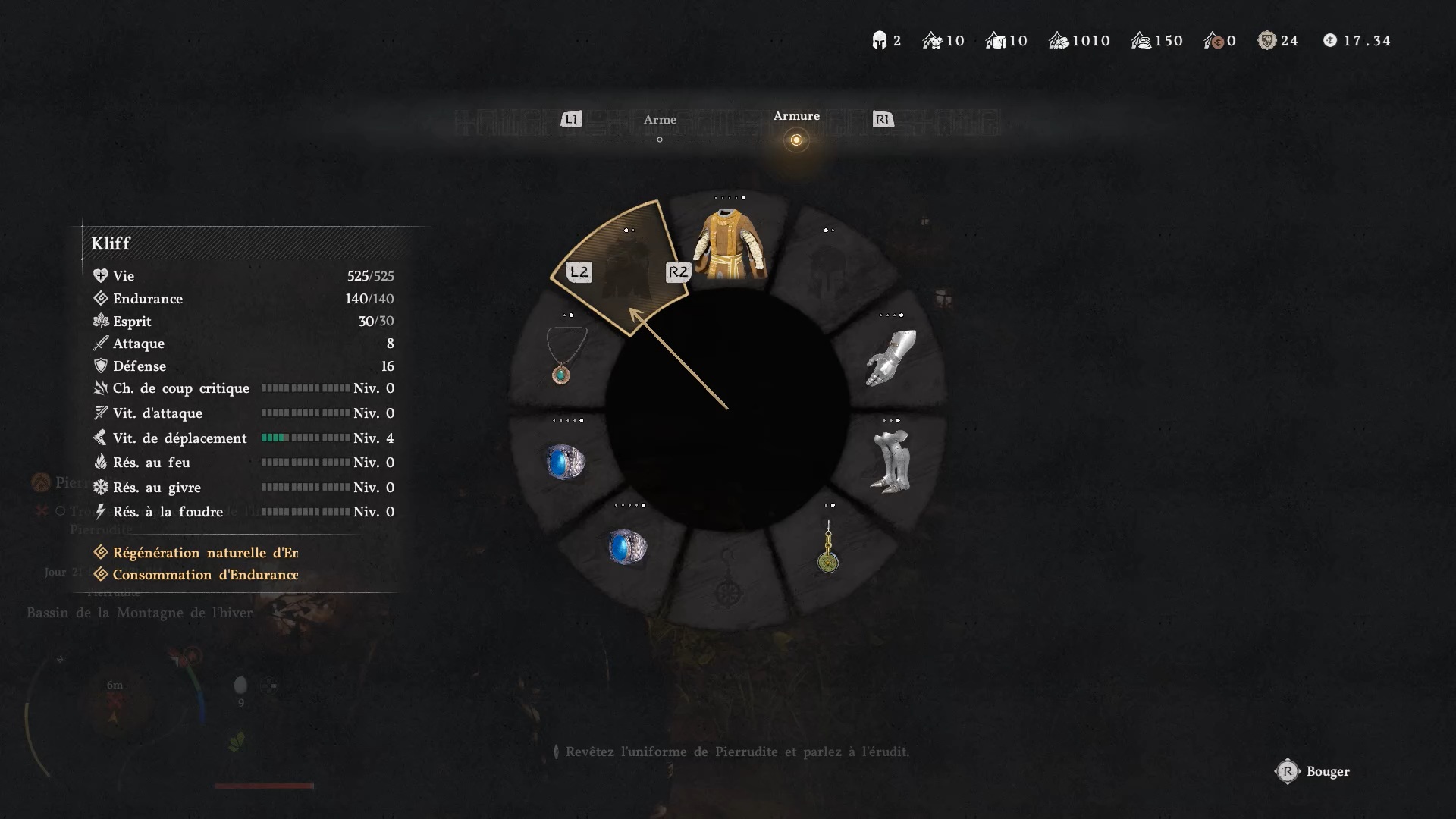Choose the orange tunic armor slot

point(729,244)
